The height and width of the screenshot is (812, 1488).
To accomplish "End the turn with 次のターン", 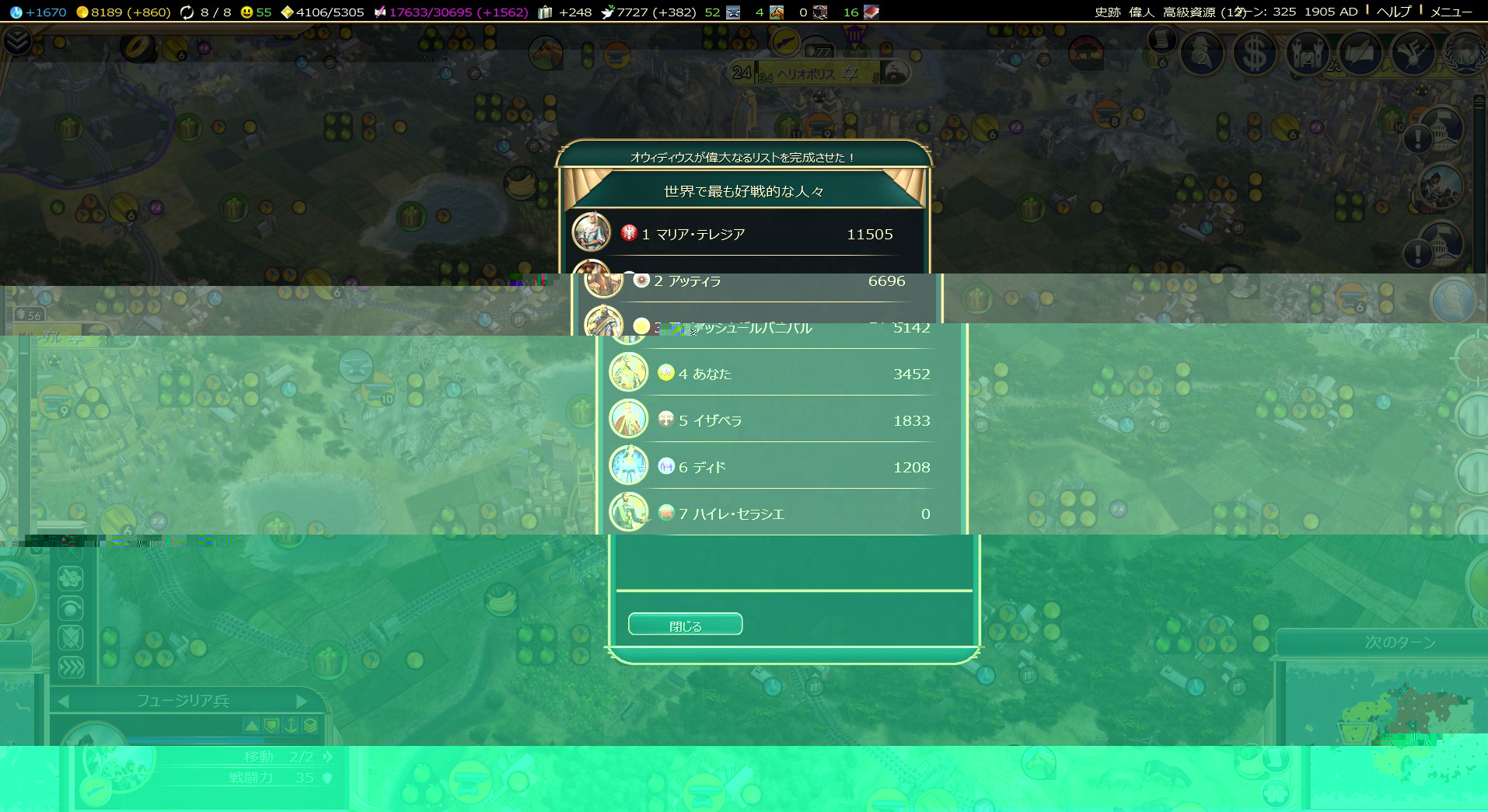I will pyautogui.click(x=1399, y=643).
